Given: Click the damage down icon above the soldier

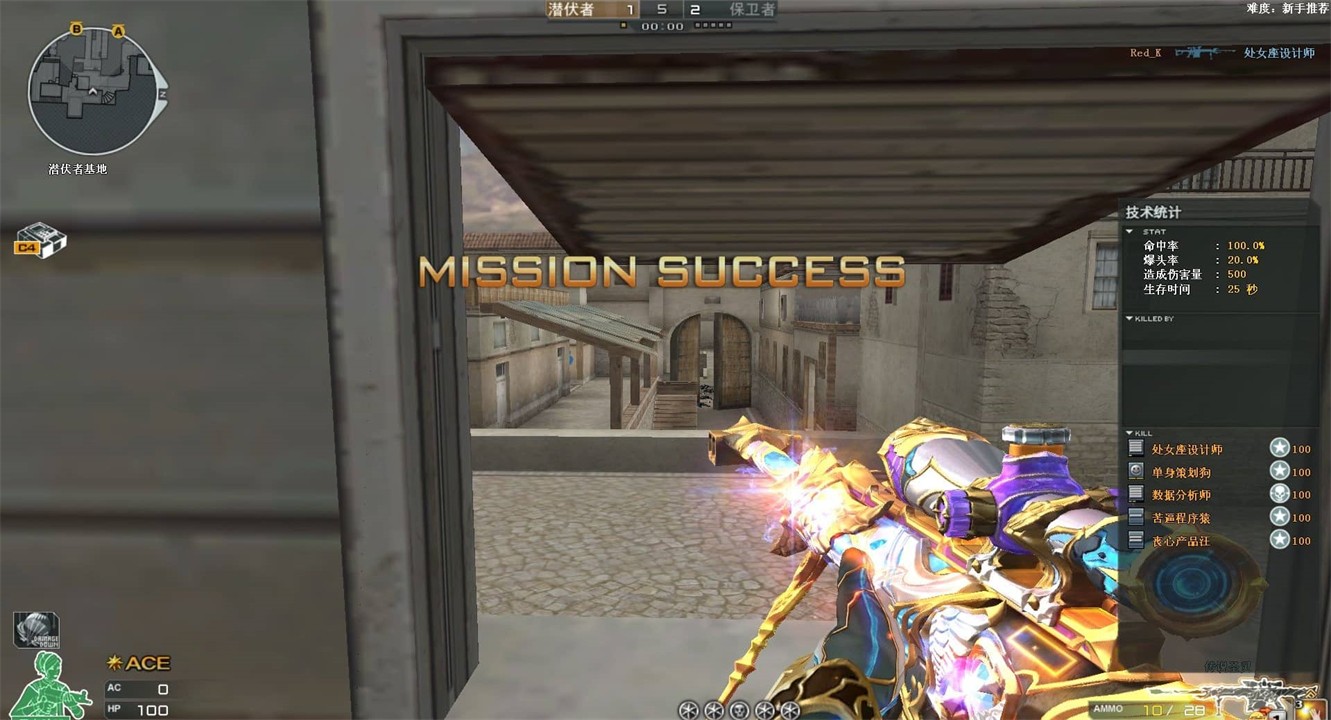Looking at the screenshot, I should coord(38,629).
